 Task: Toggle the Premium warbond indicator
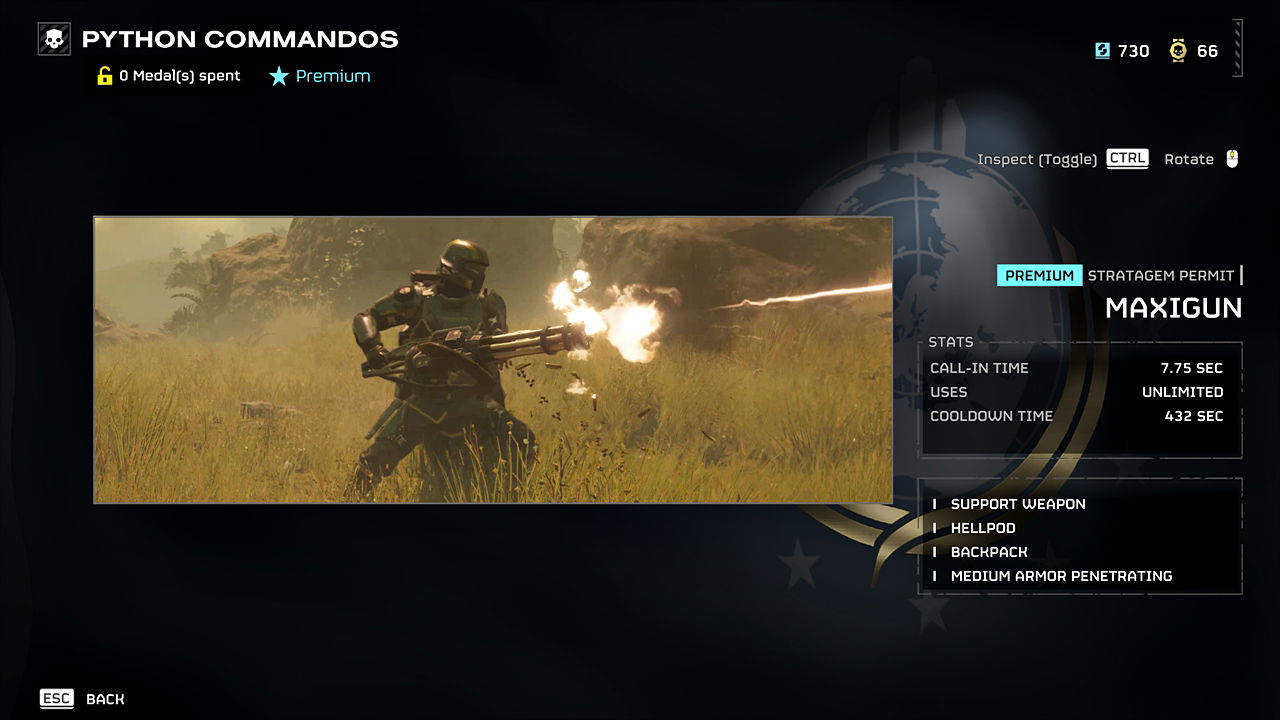[x=320, y=75]
